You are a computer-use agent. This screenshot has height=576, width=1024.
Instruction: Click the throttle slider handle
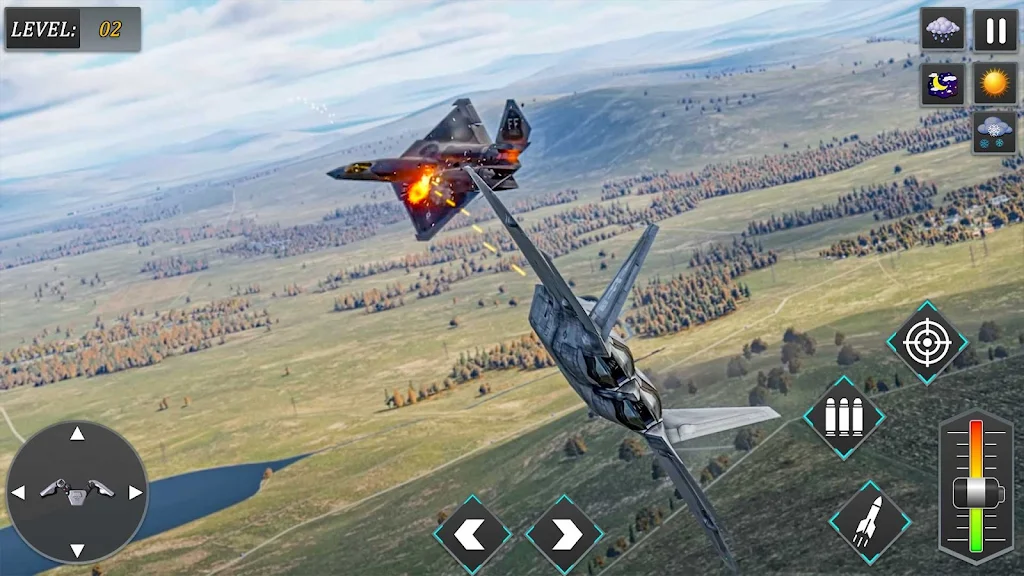(976, 492)
